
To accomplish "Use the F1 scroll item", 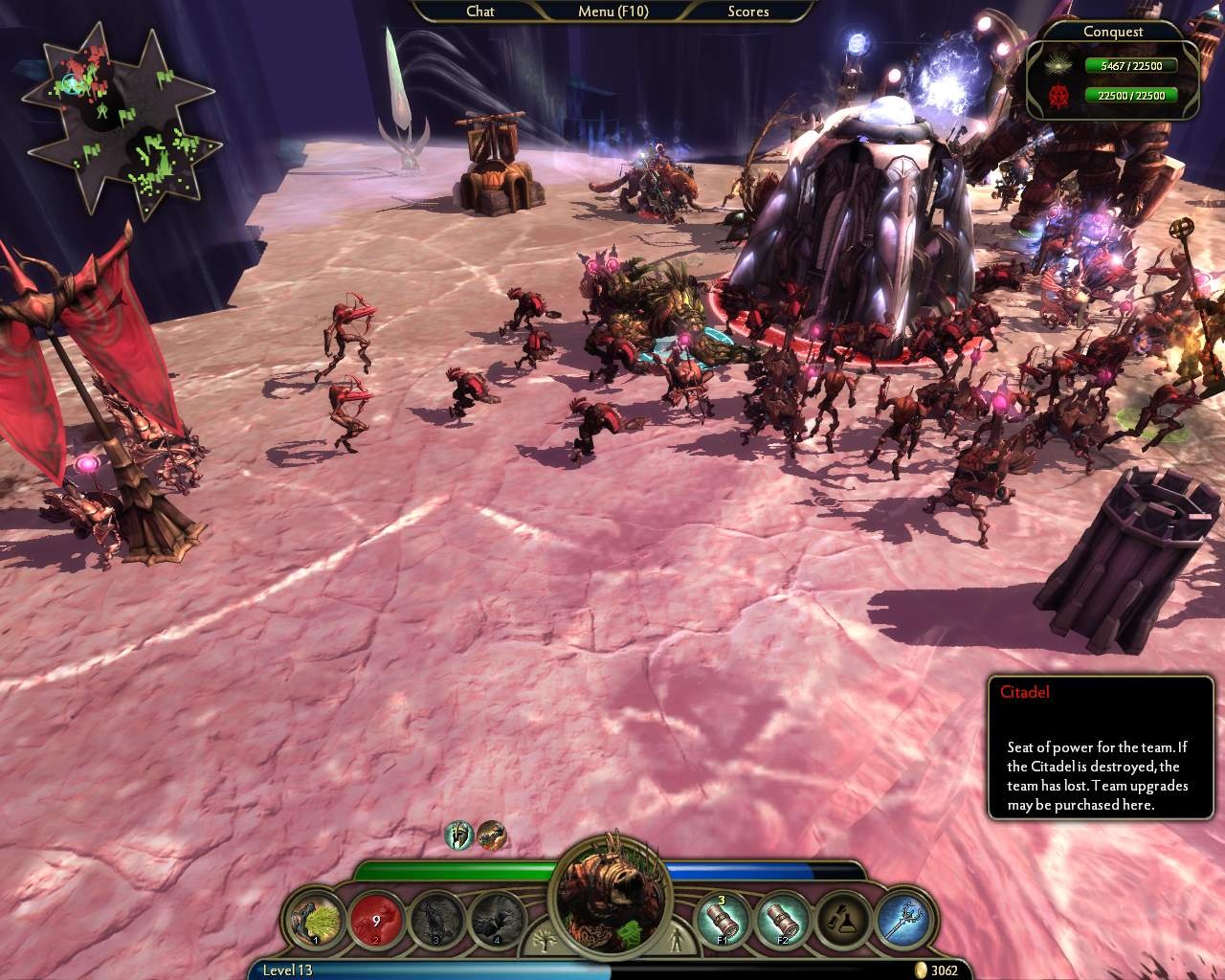I will point(724,920).
